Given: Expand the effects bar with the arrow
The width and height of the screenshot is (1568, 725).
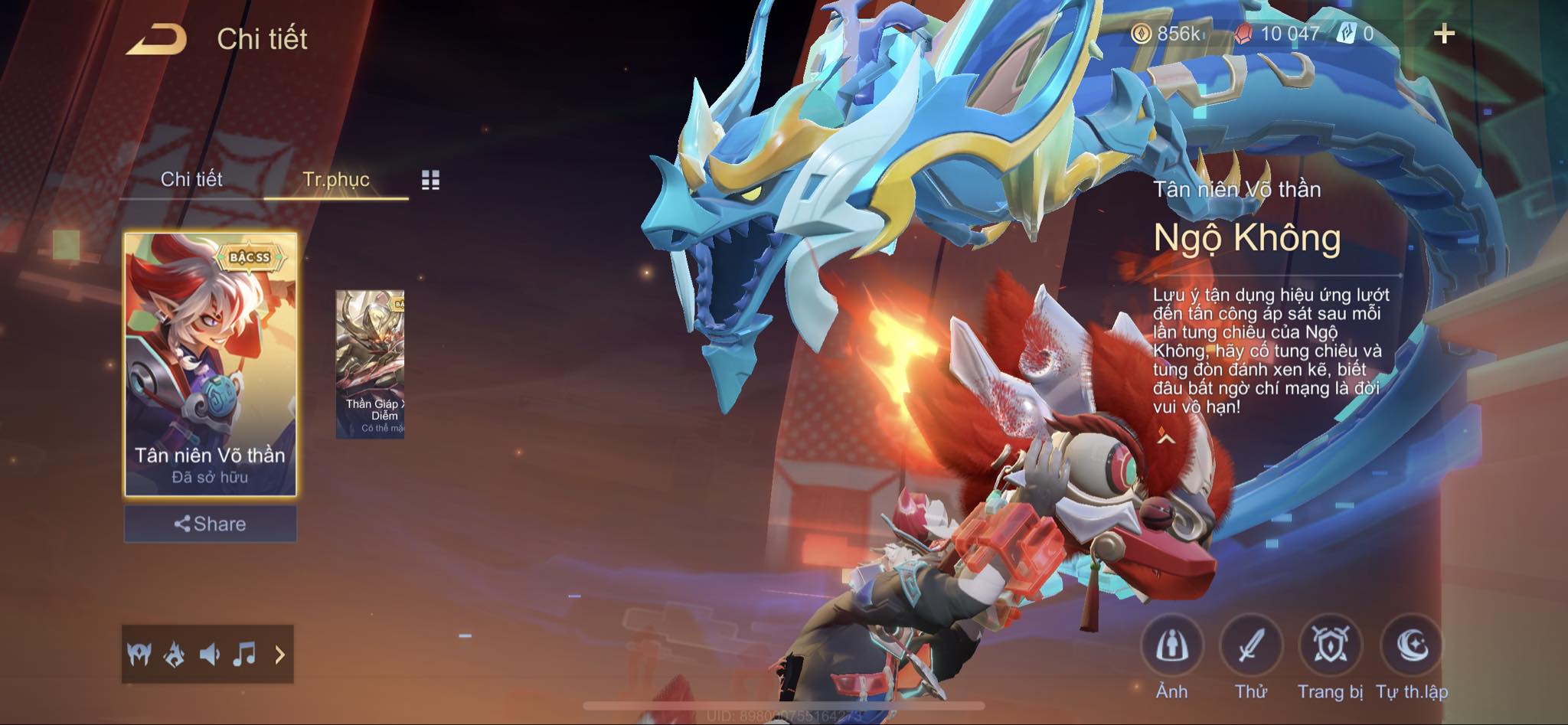Looking at the screenshot, I should click(x=279, y=655).
